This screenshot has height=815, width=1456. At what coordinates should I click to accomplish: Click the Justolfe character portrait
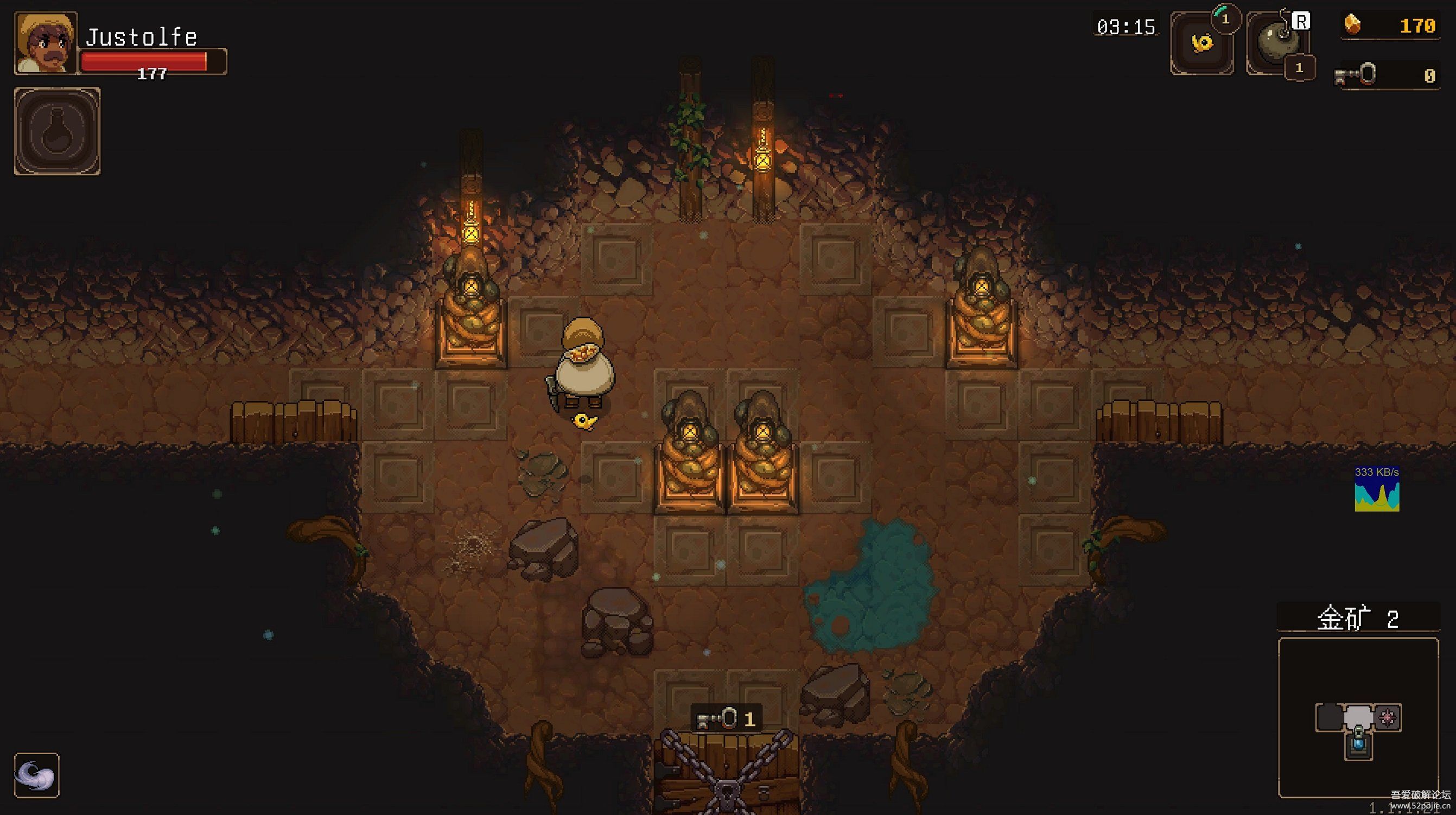[x=45, y=43]
